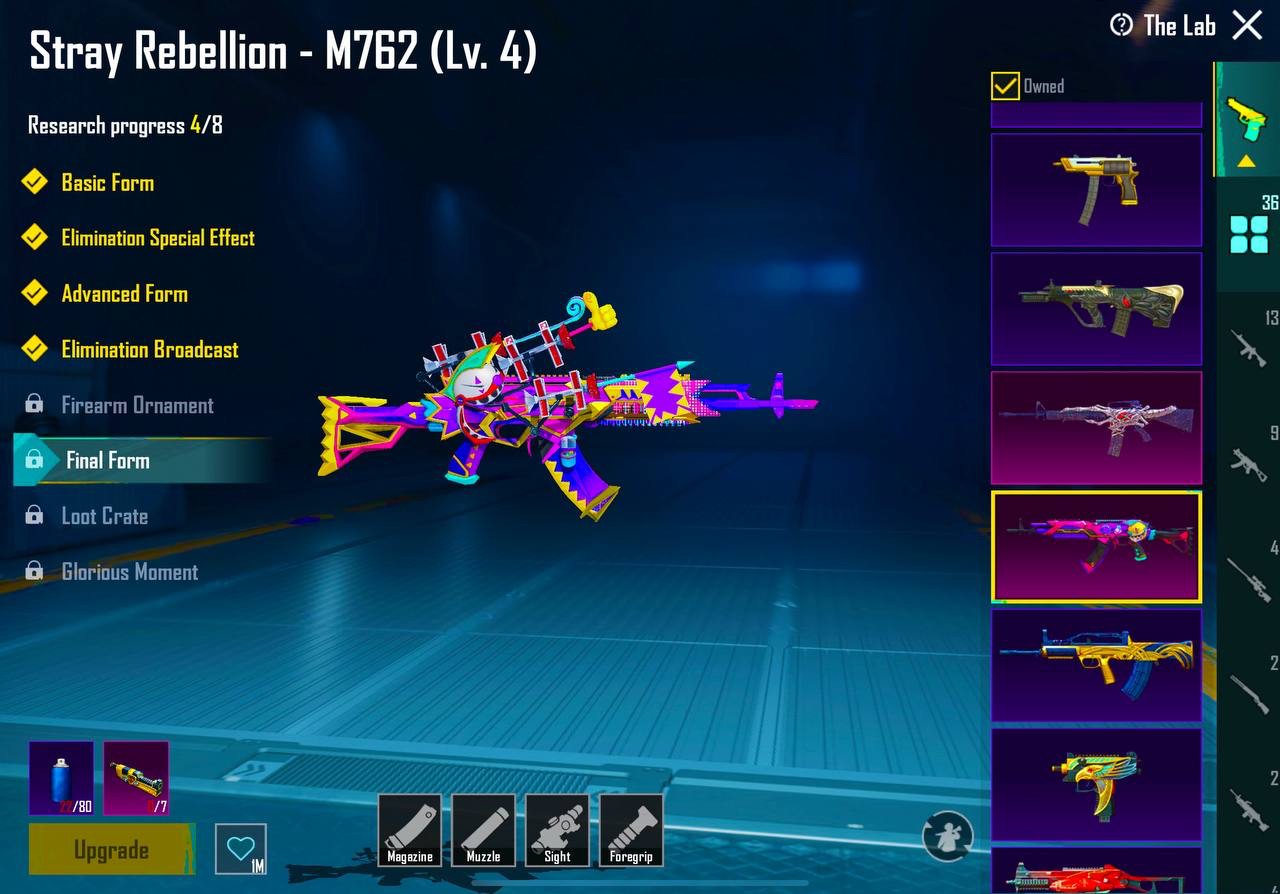The width and height of the screenshot is (1280, 894).
Task: Open the Foregrip attachment slot
Action: click(x=631, y=830)
